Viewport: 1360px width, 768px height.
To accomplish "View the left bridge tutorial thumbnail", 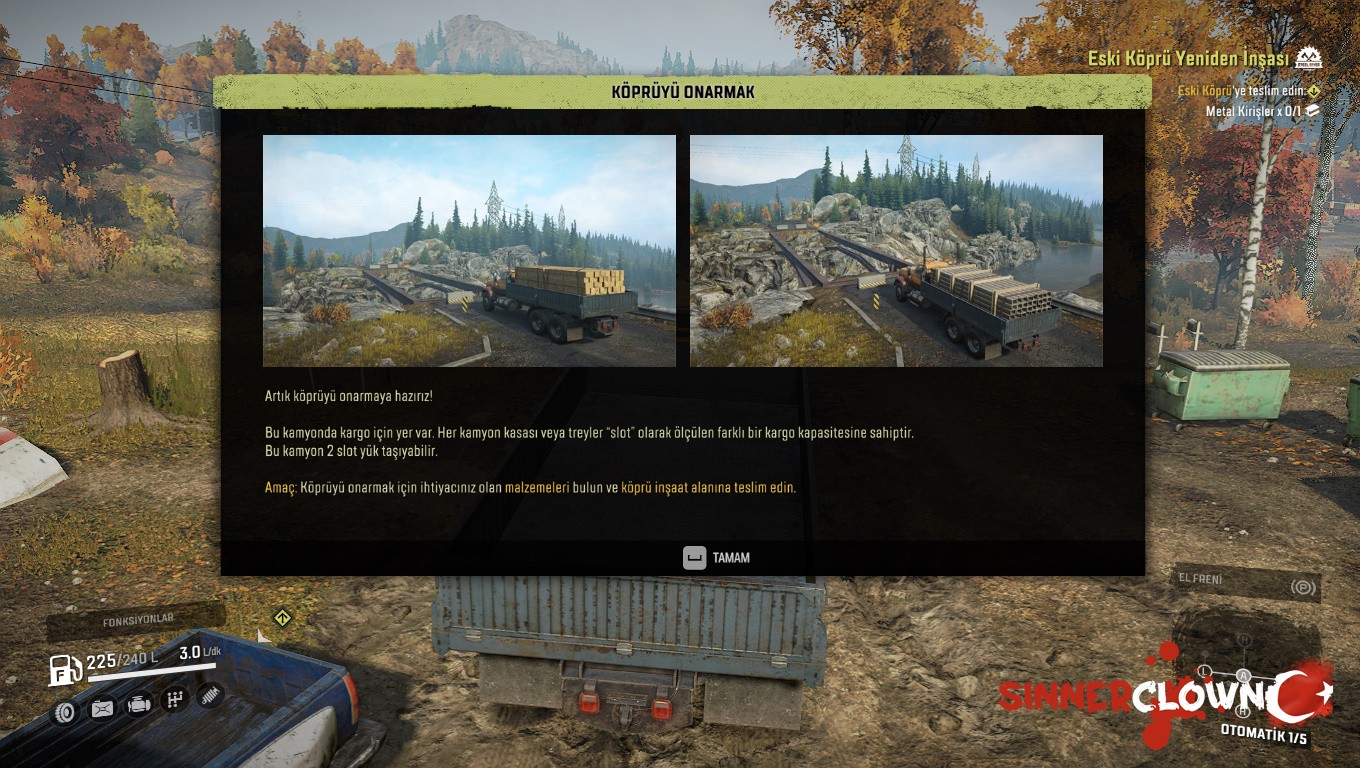I will click(x=469, y=251).
